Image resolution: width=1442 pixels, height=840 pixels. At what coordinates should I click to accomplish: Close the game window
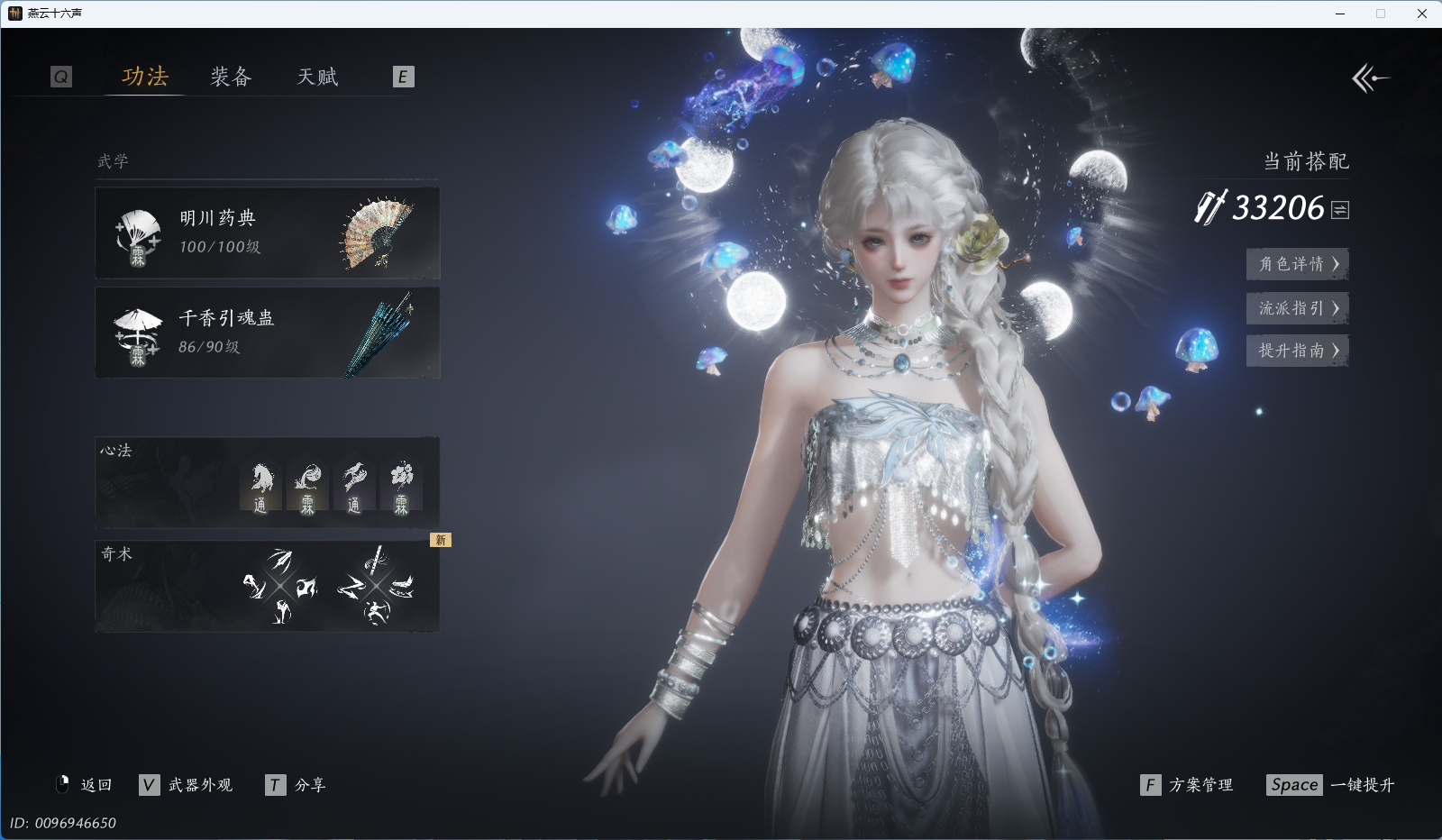1422,14
